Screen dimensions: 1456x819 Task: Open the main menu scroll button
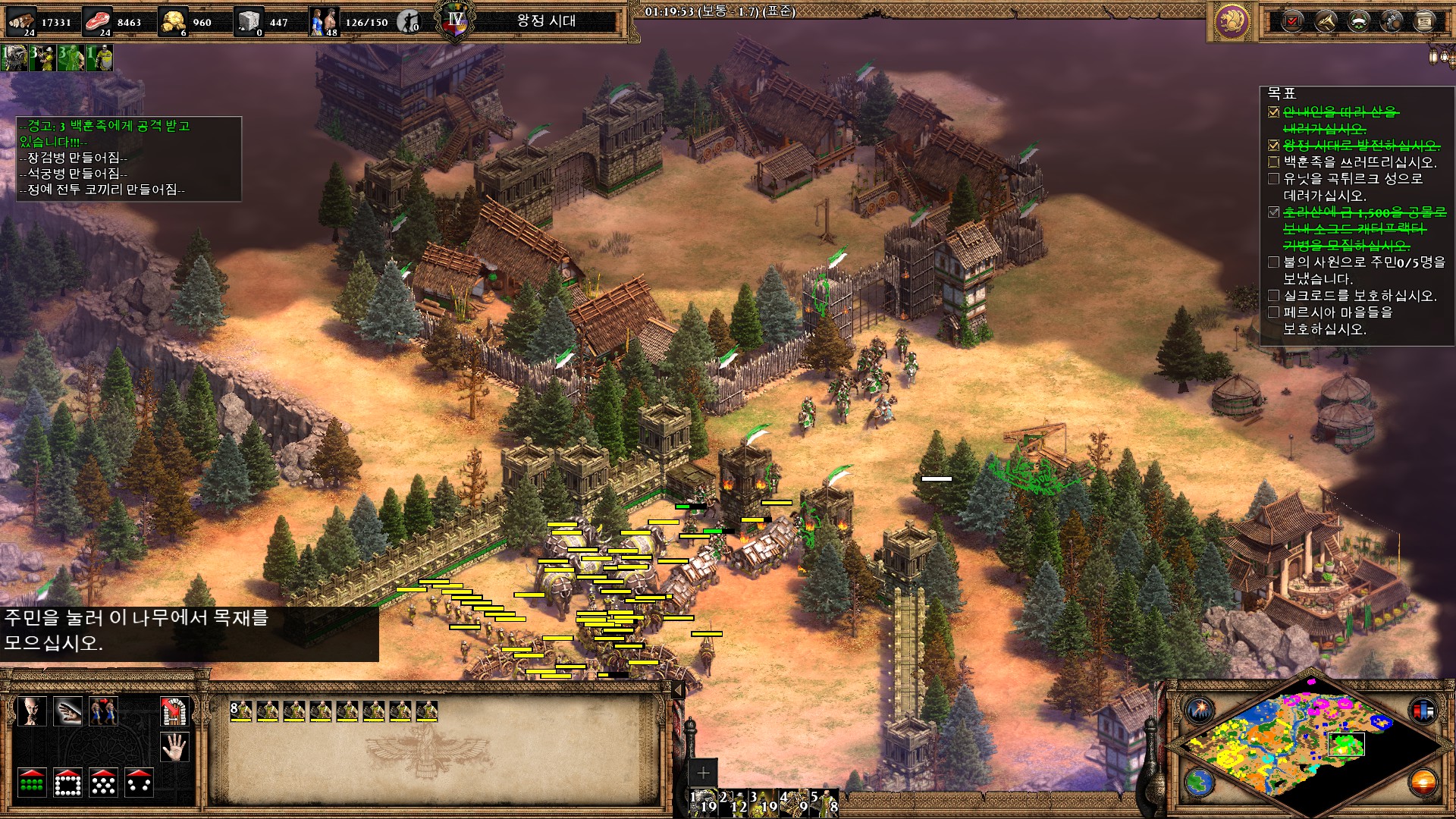(x=1424, y=21)
